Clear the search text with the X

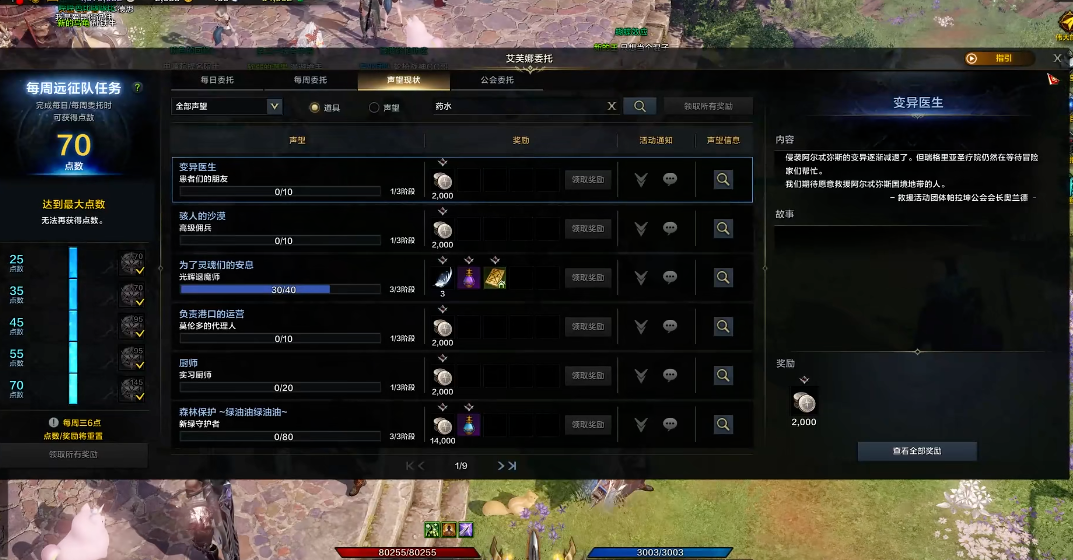pyautogui.click(x=612, y=106)
